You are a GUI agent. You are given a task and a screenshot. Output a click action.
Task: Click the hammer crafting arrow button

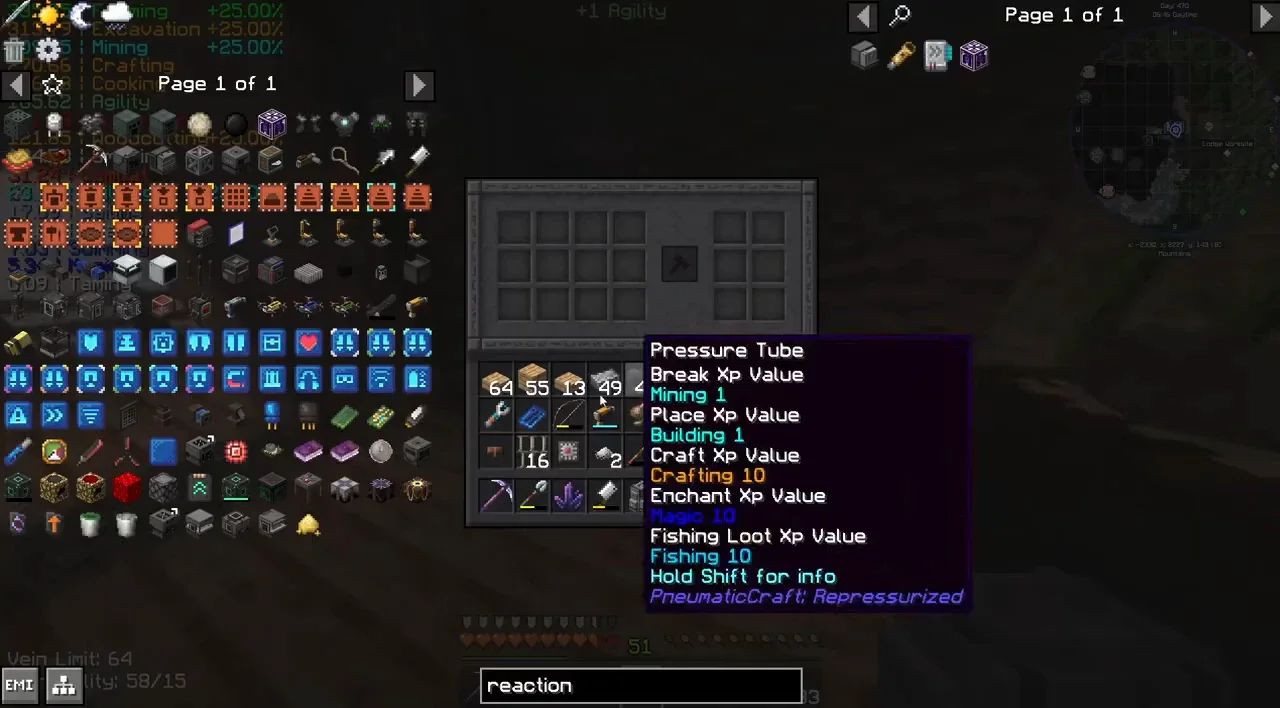tap(677, 264)
